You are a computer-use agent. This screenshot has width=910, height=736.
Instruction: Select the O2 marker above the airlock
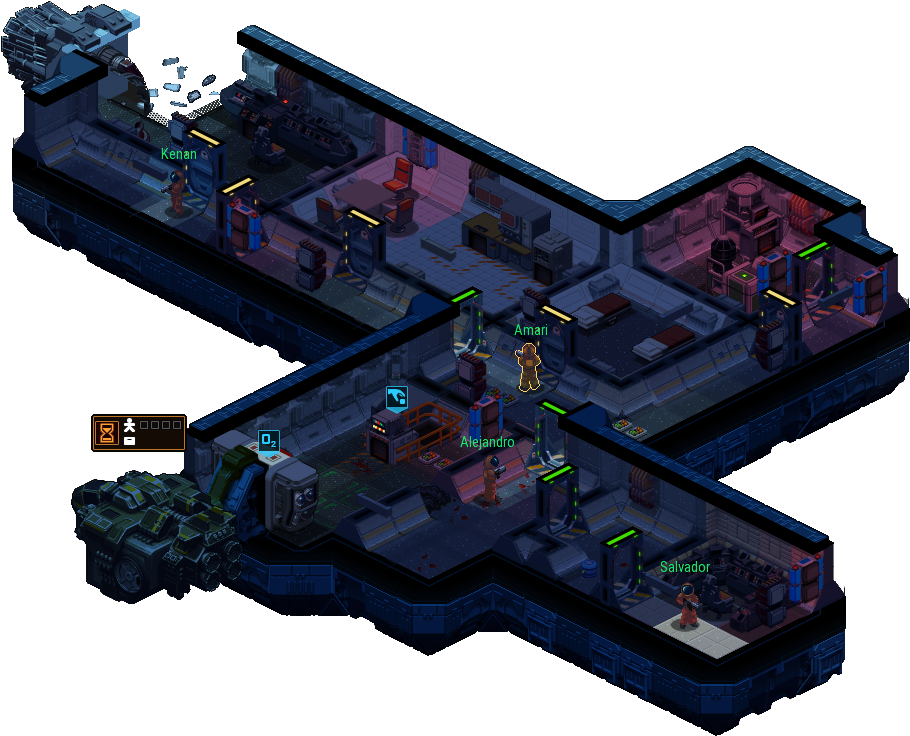click(268, 441)
